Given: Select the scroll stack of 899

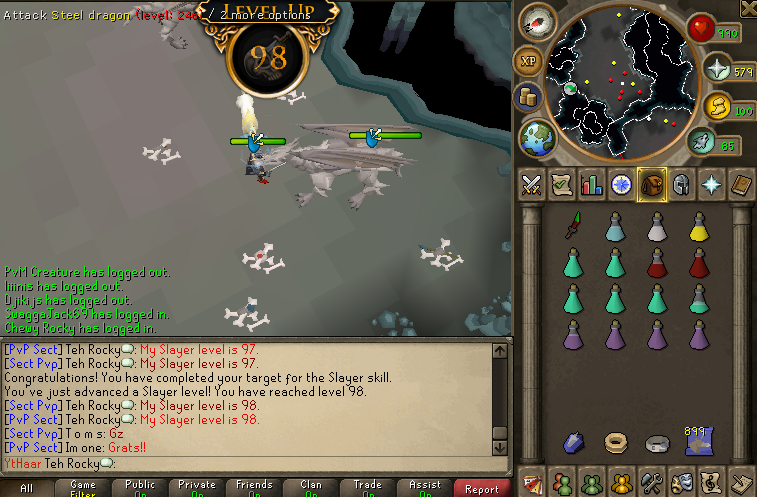Looking at the screenshot, I should (x=698, y=442).
